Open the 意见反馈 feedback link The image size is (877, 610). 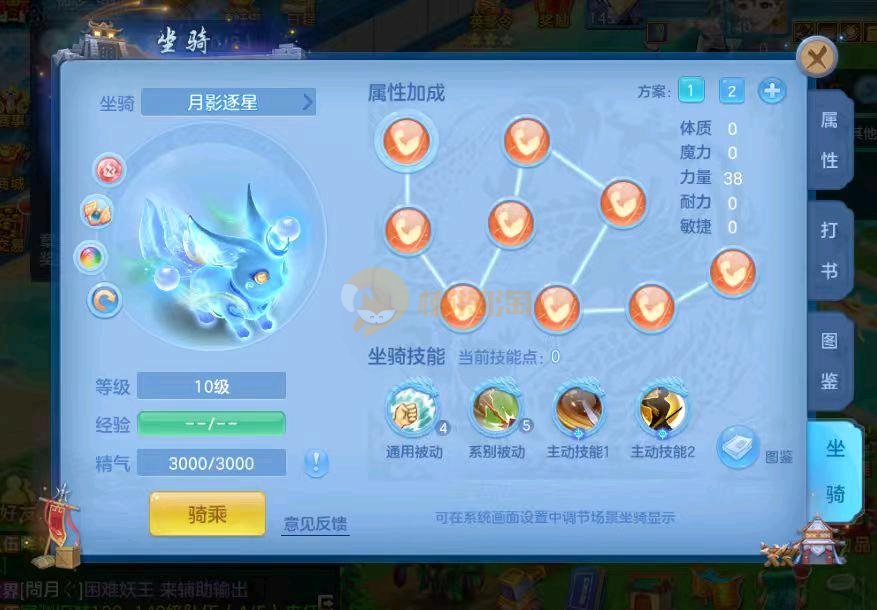click(315, 523)
